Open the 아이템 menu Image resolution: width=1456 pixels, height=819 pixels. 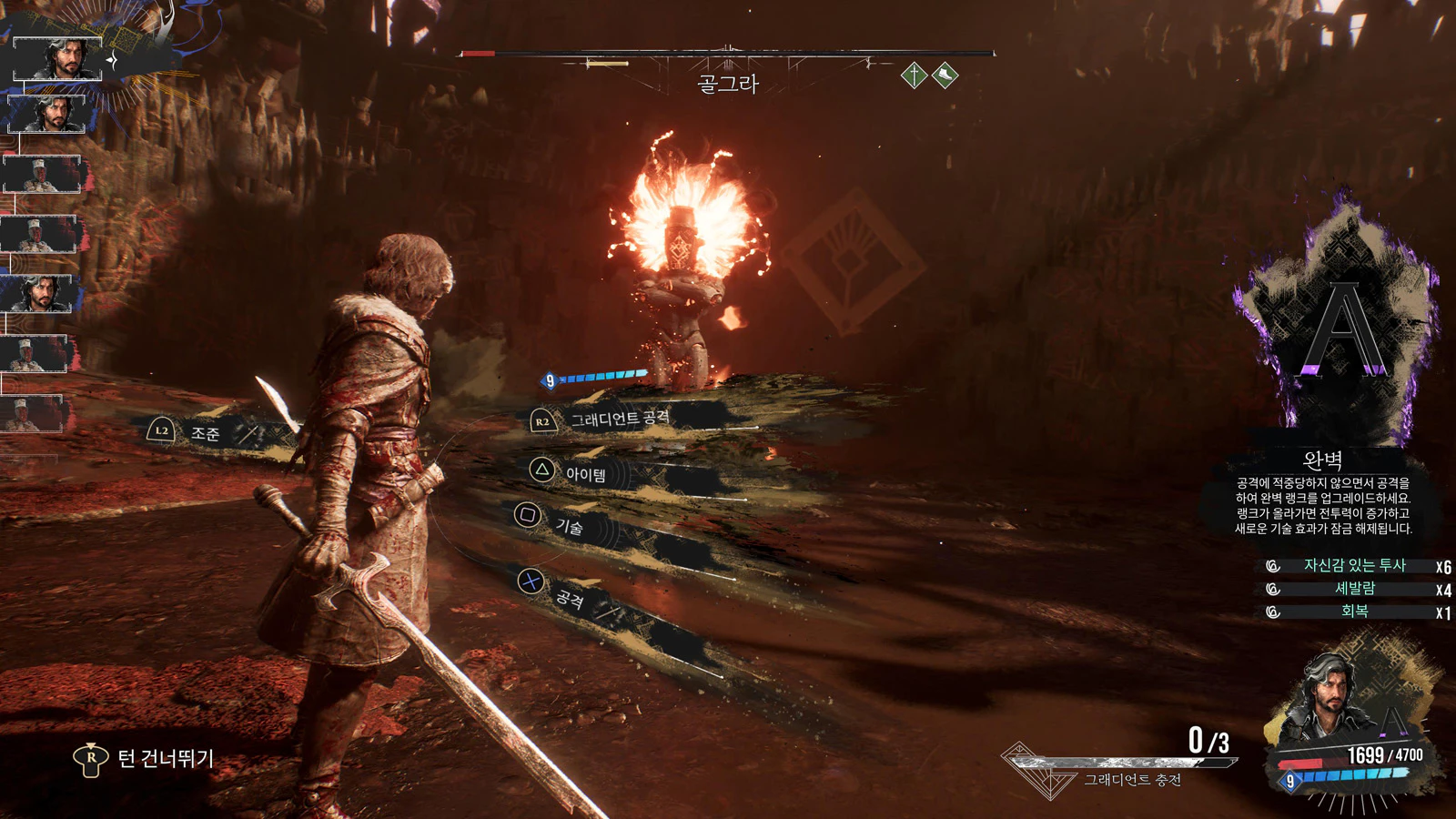pyautogui.click(x=585, y=474)
